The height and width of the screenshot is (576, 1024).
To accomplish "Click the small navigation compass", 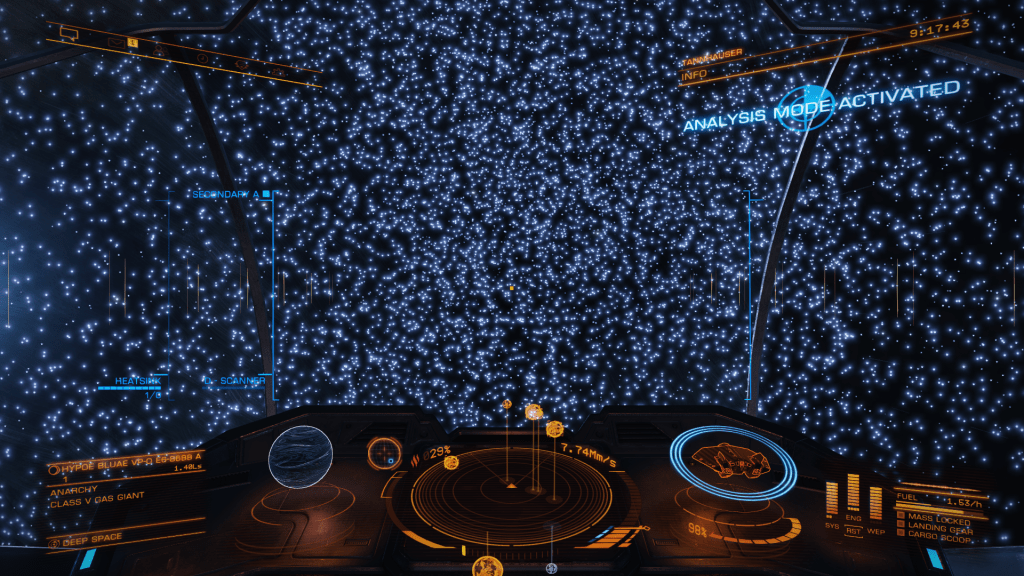I will click(x=383, y=452).
